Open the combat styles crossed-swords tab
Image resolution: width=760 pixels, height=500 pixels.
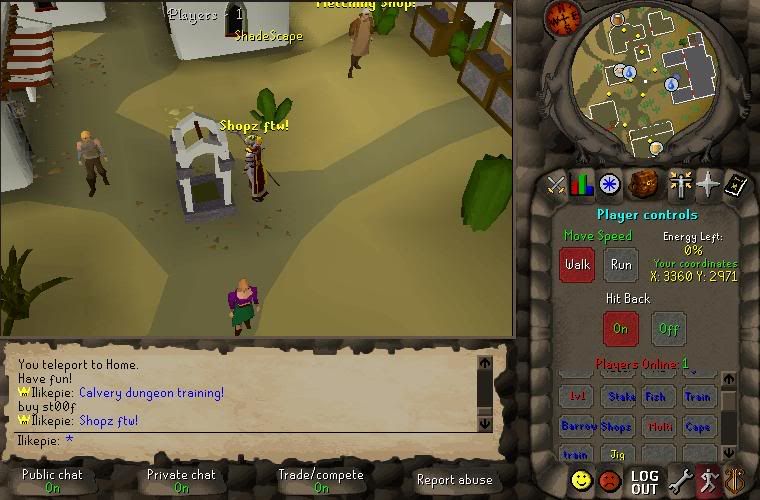[x=555, y=185]
